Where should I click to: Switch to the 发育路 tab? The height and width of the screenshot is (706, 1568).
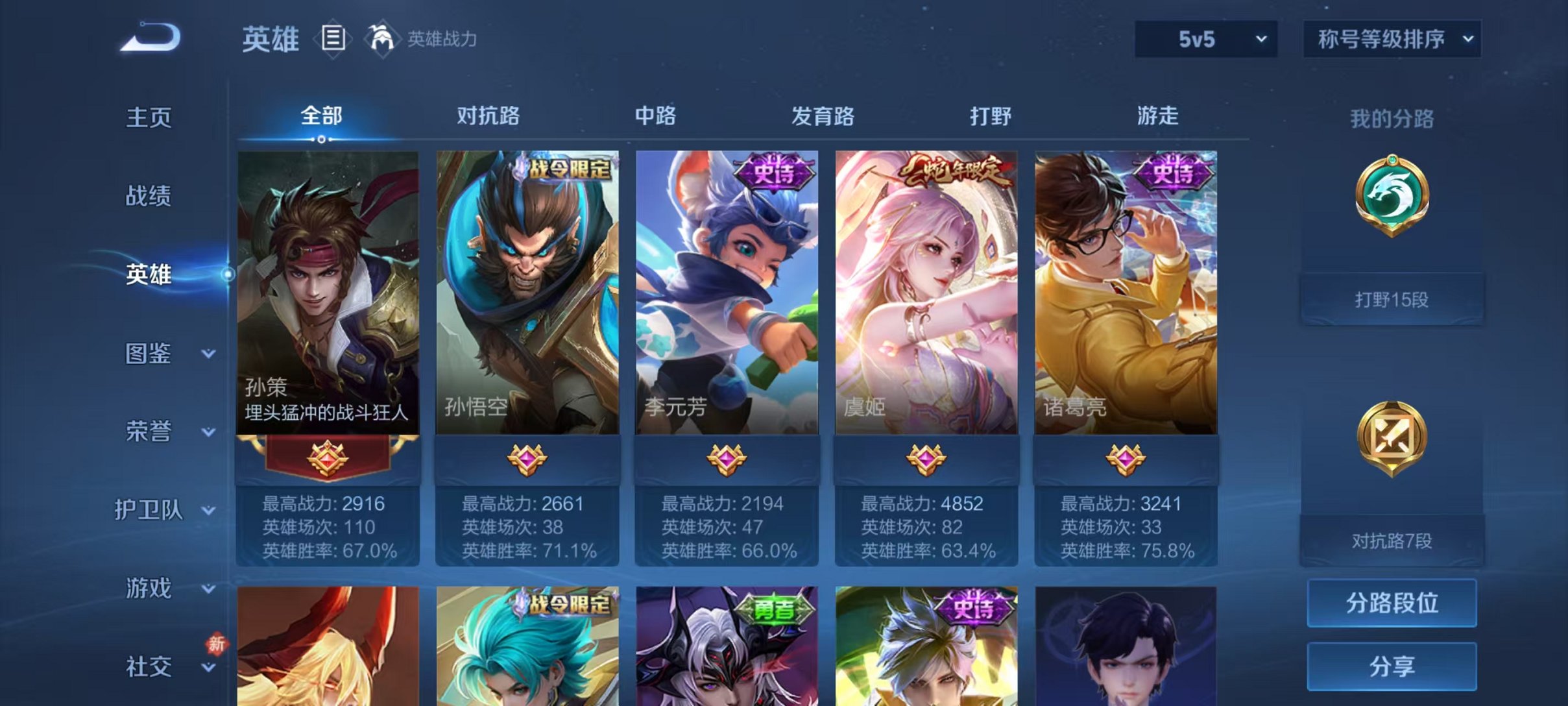[x=823, y=116]
